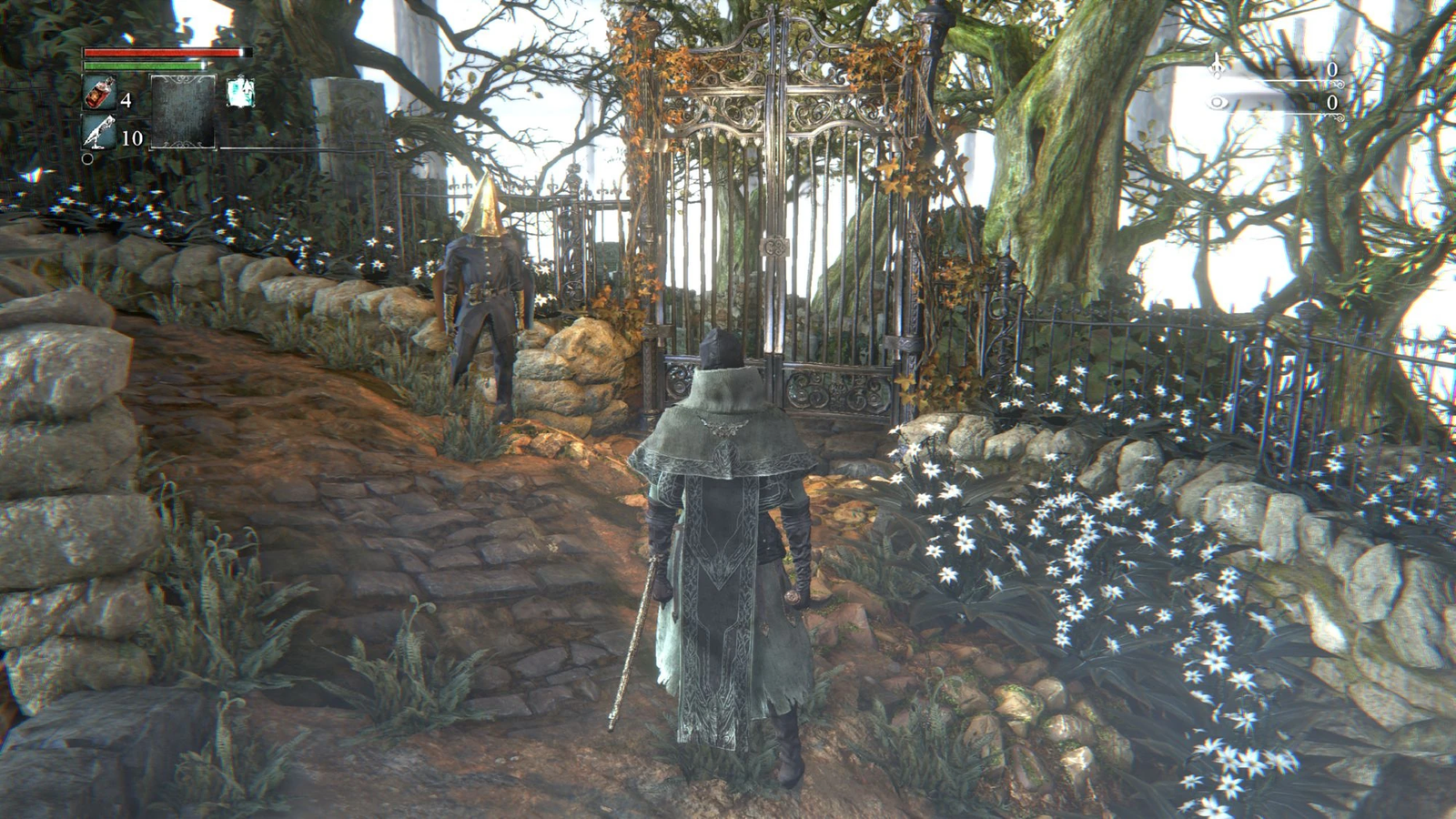The width and height of the screenshot is (1456, 819).
Task: Select the glowing Hand Lantern tool icon
Action: click(241, 93)
